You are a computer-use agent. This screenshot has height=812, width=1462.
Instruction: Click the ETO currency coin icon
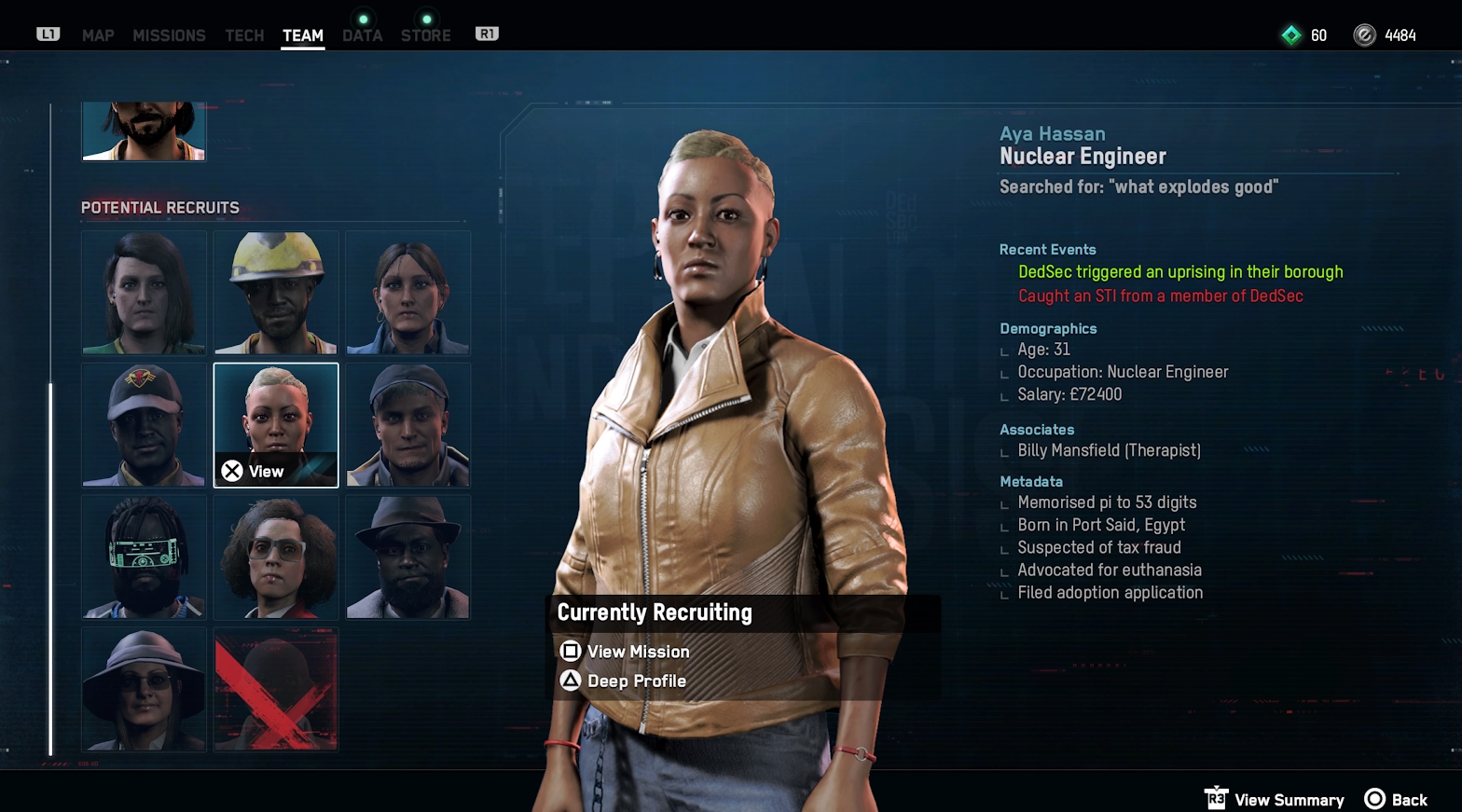click(x=1363, y=34)
